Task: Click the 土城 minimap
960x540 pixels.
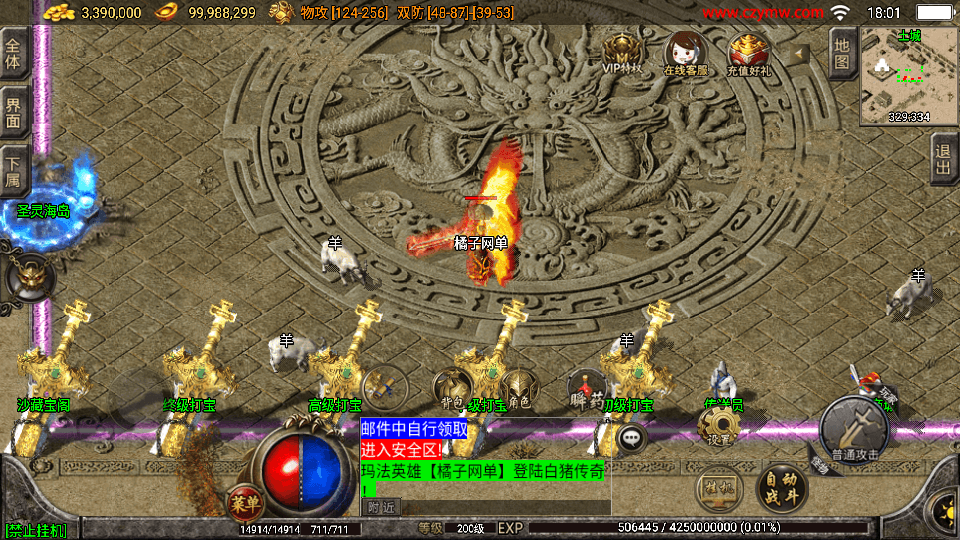Action: [908, 76]
